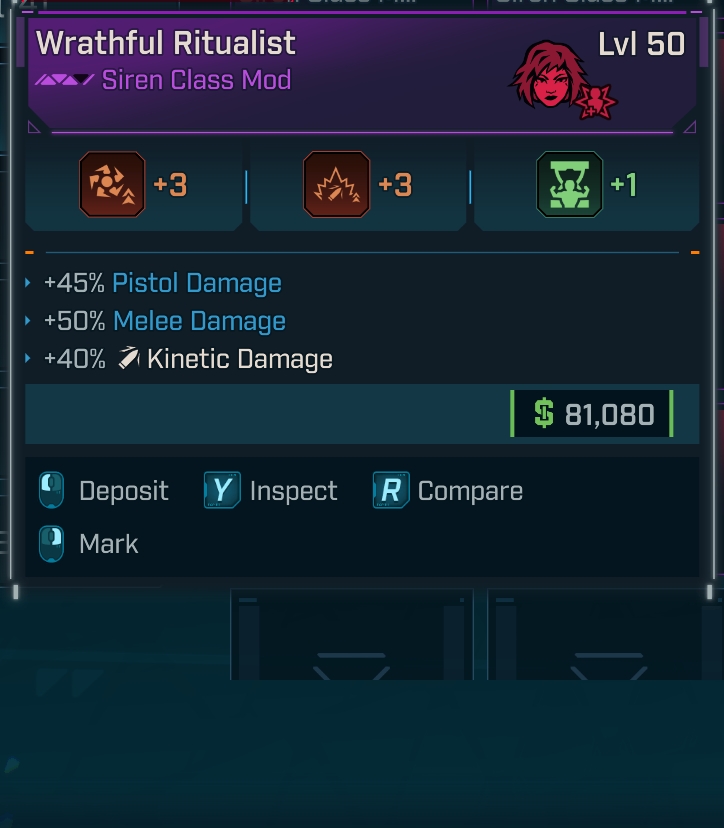Select the orange explosion skill bonus icon
Viewport: 724px width, 828px height.
(x=336, y=185)
